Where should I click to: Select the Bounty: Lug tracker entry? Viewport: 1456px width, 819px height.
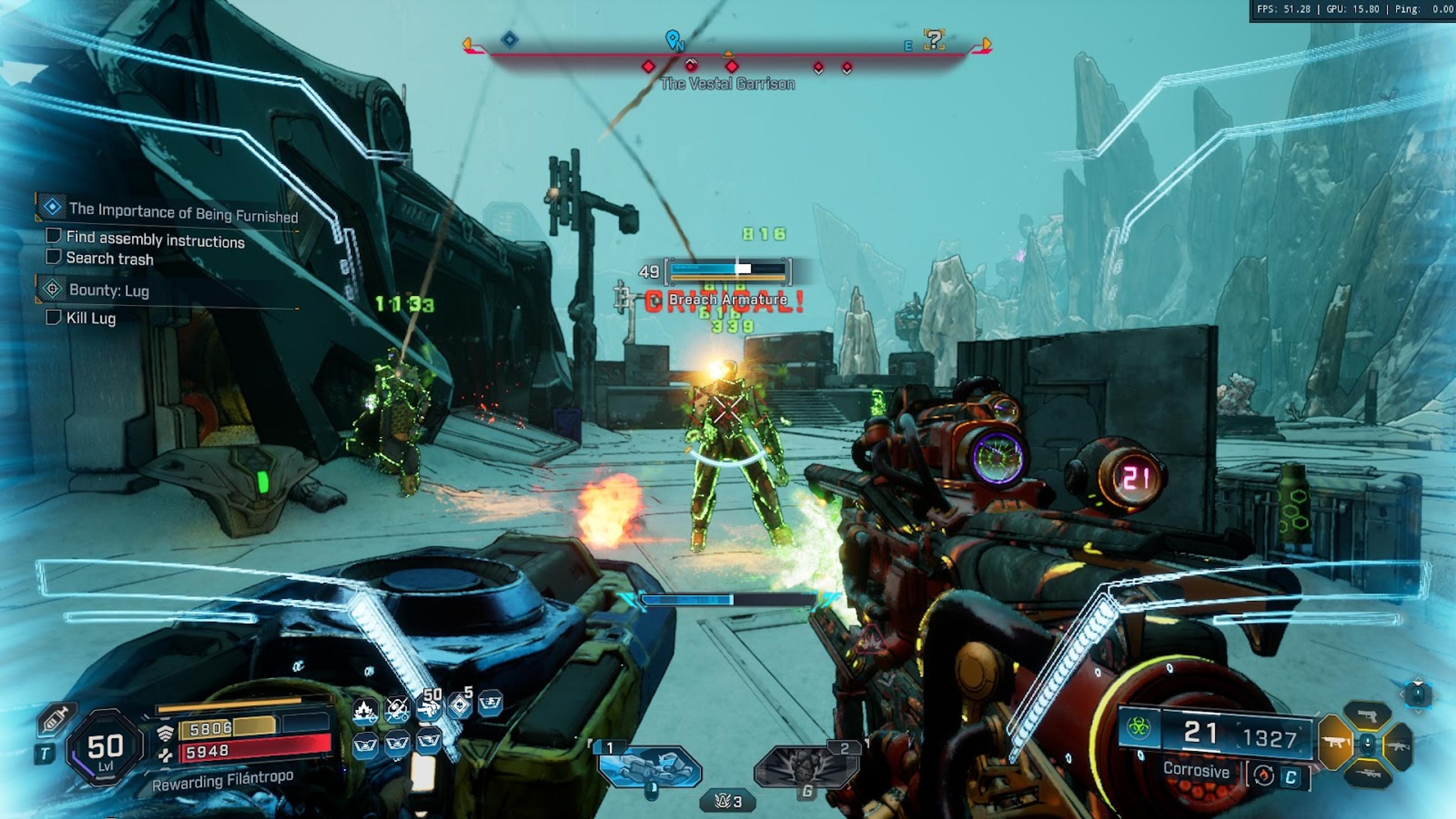[108, 290]
